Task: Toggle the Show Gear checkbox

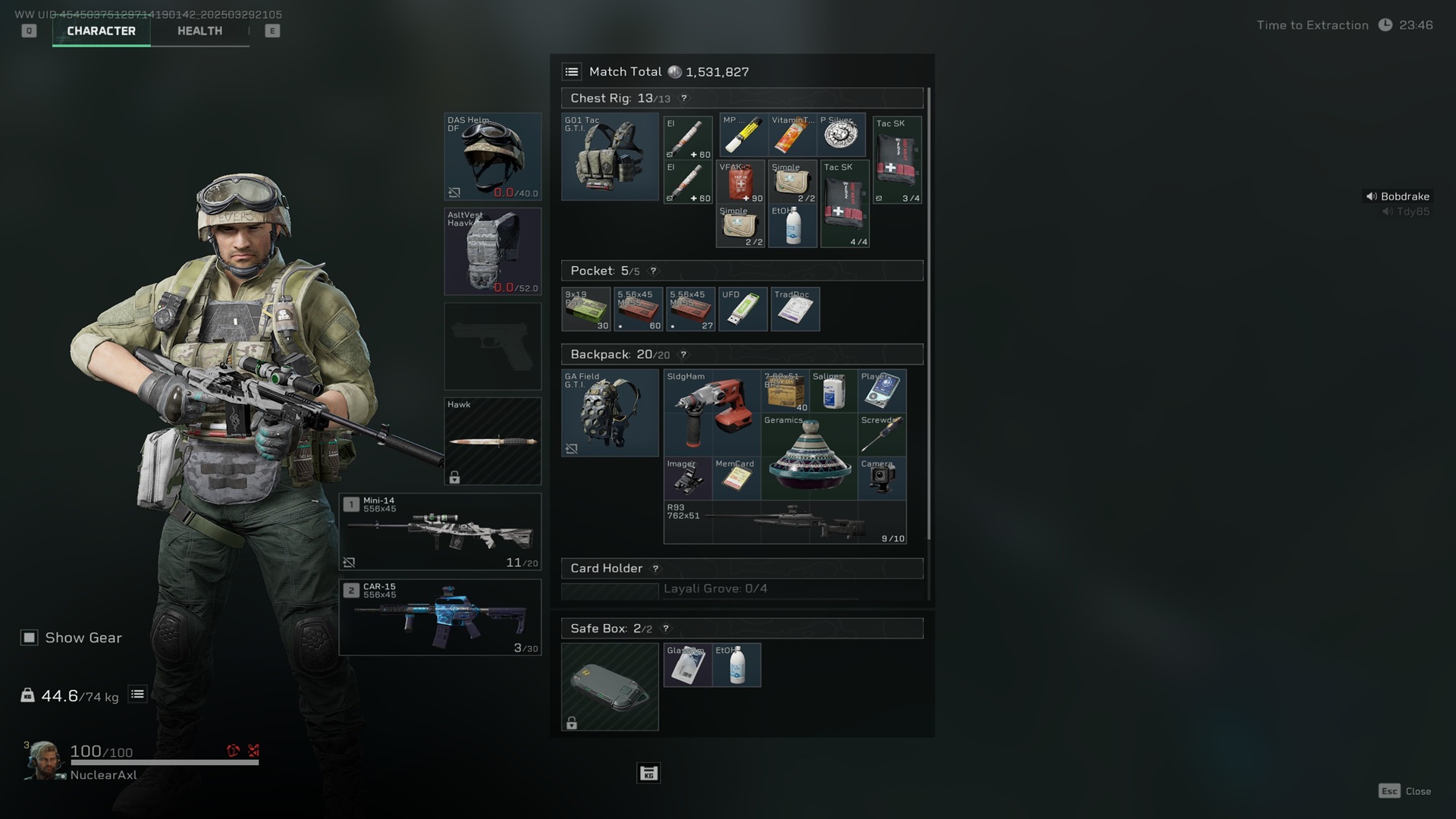Action: 29,638
